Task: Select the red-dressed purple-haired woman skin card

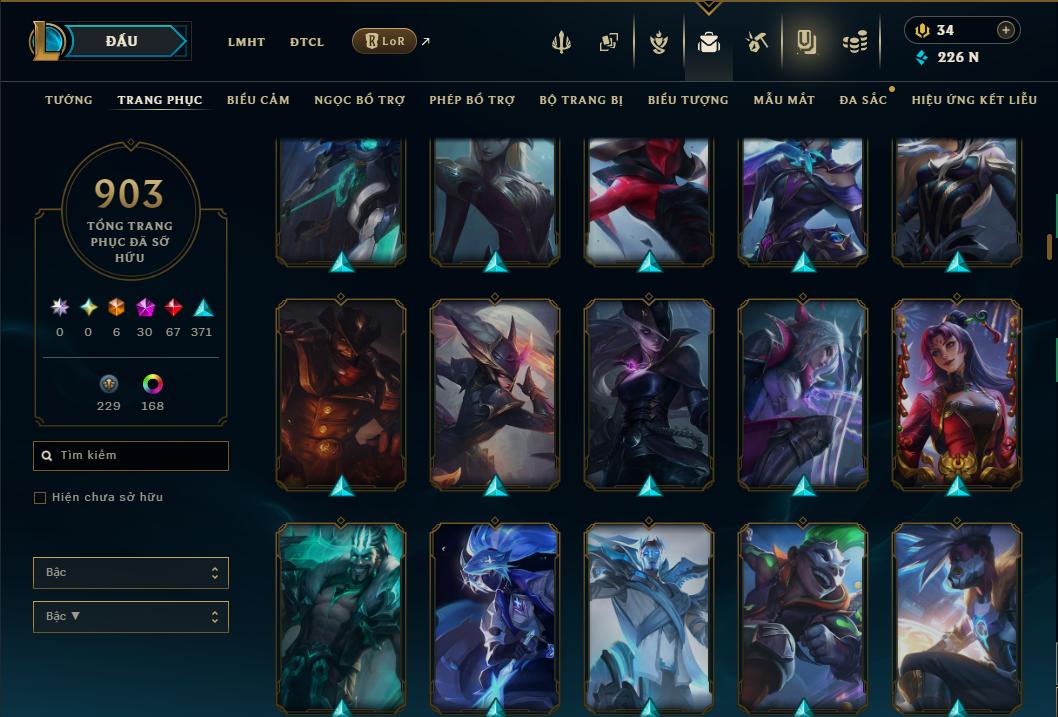Action: coord(957,394)
